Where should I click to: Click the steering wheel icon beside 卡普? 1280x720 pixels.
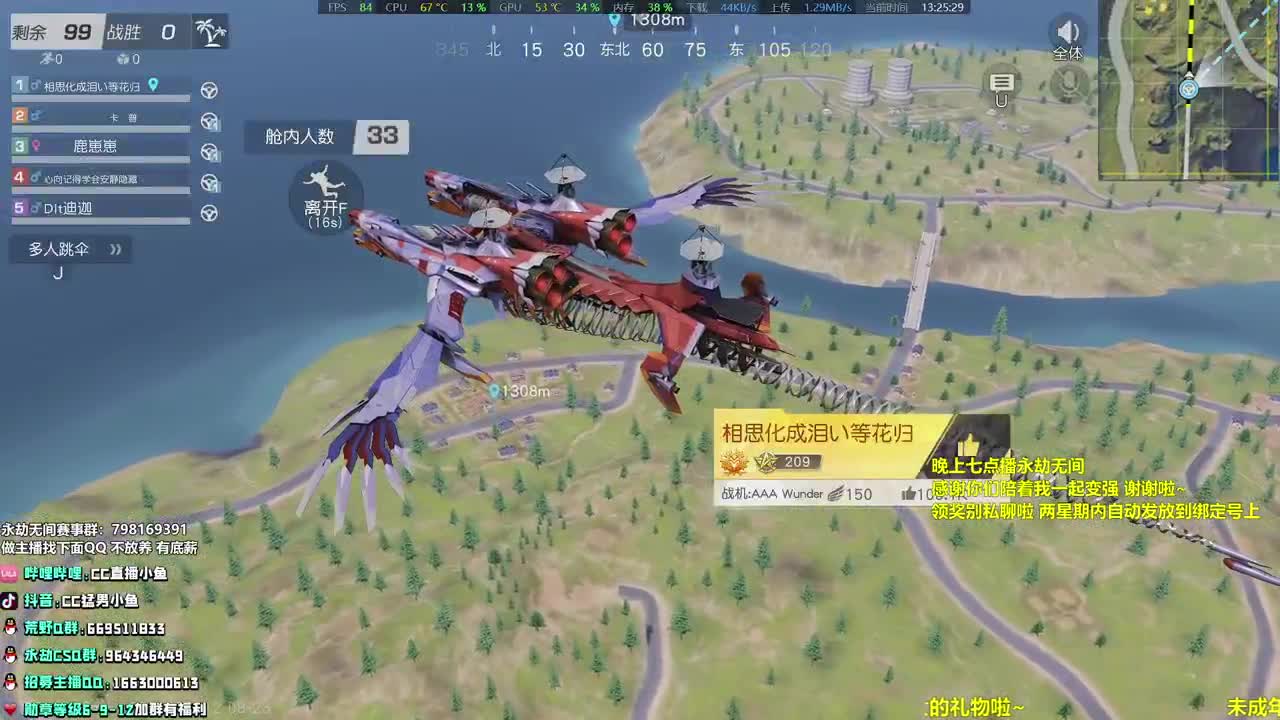coord(208,120)
